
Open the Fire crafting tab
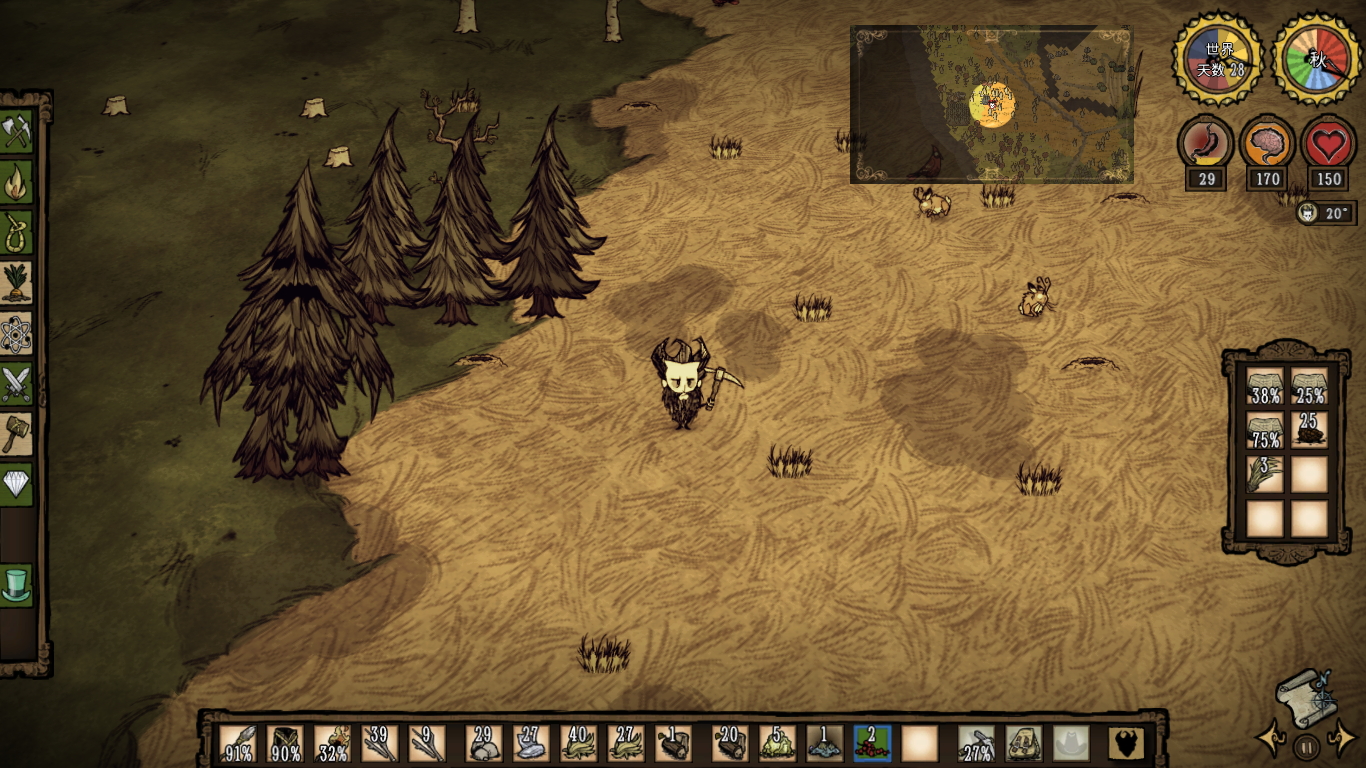[17, 183]
